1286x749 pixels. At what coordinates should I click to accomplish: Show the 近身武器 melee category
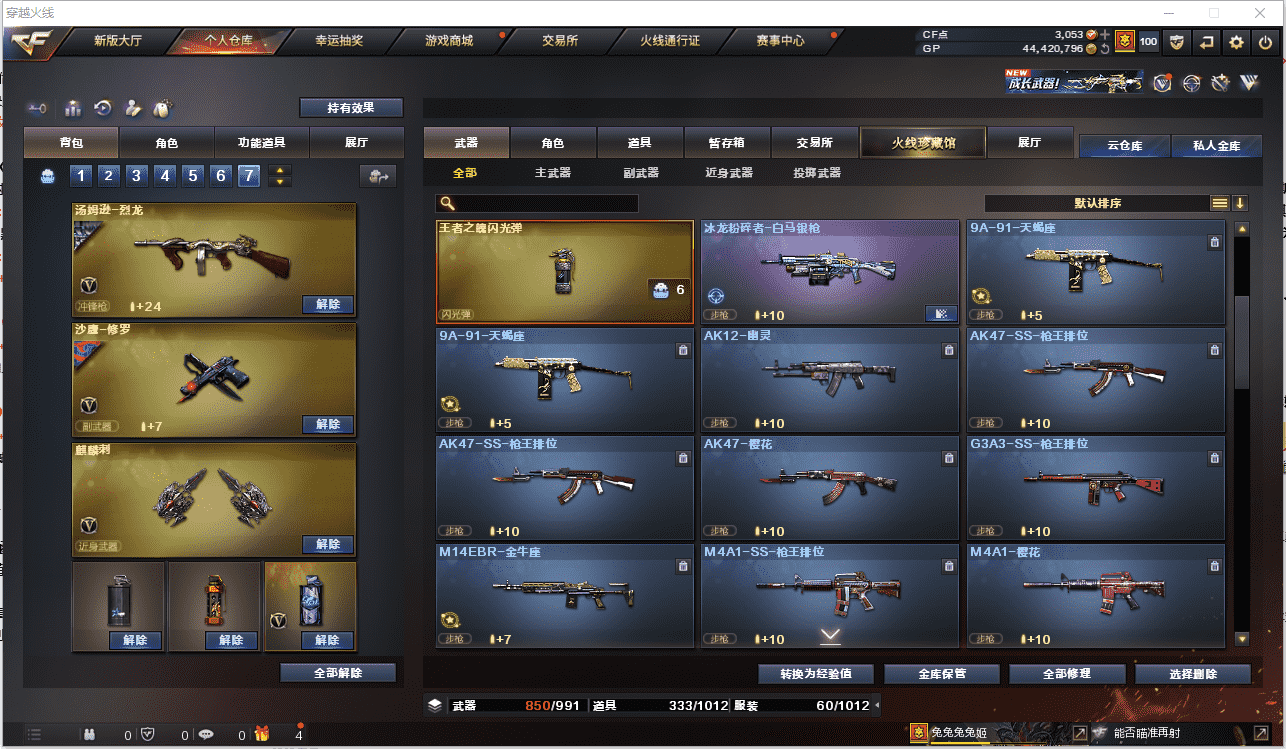pos(729,173)
